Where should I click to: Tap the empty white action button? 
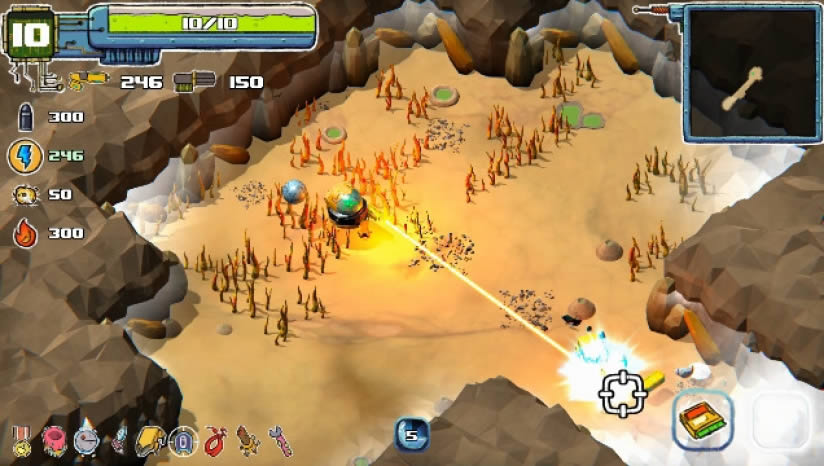pyautogui.click(x=781, y=419)
